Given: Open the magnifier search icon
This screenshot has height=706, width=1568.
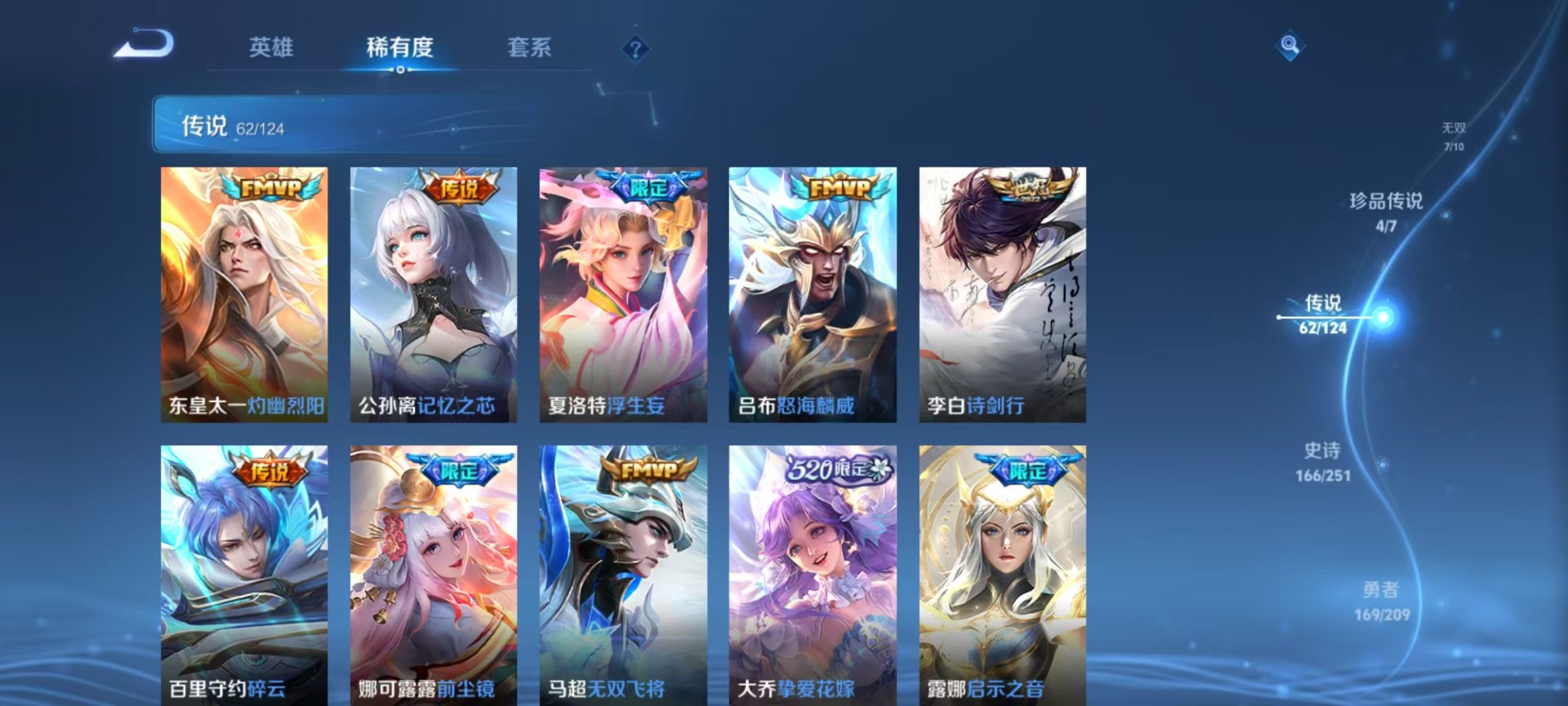Looking at the screenshot, I should (1290, 45).
